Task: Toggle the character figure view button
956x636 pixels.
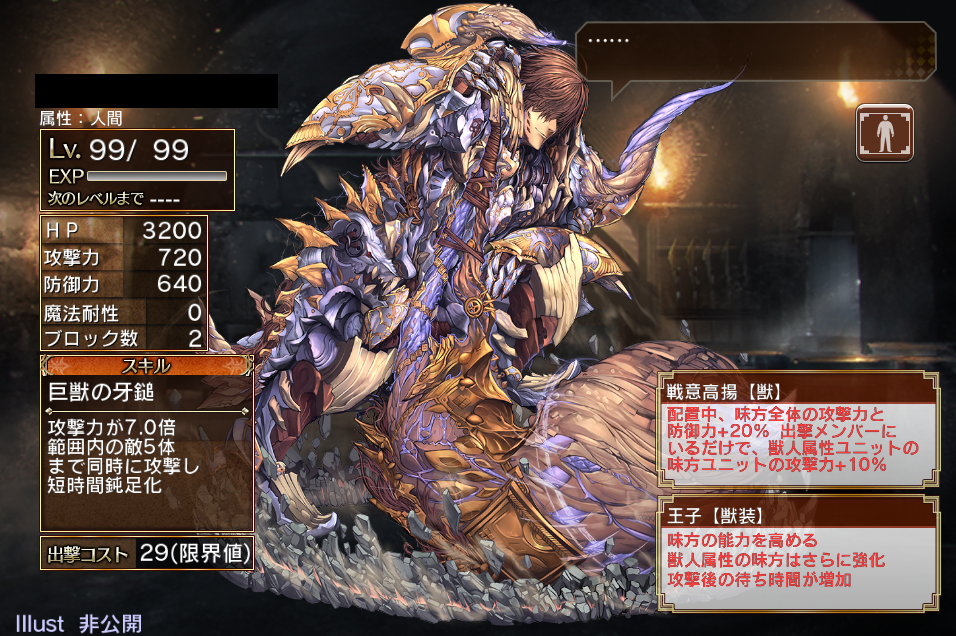Action: tap(885, 132)
